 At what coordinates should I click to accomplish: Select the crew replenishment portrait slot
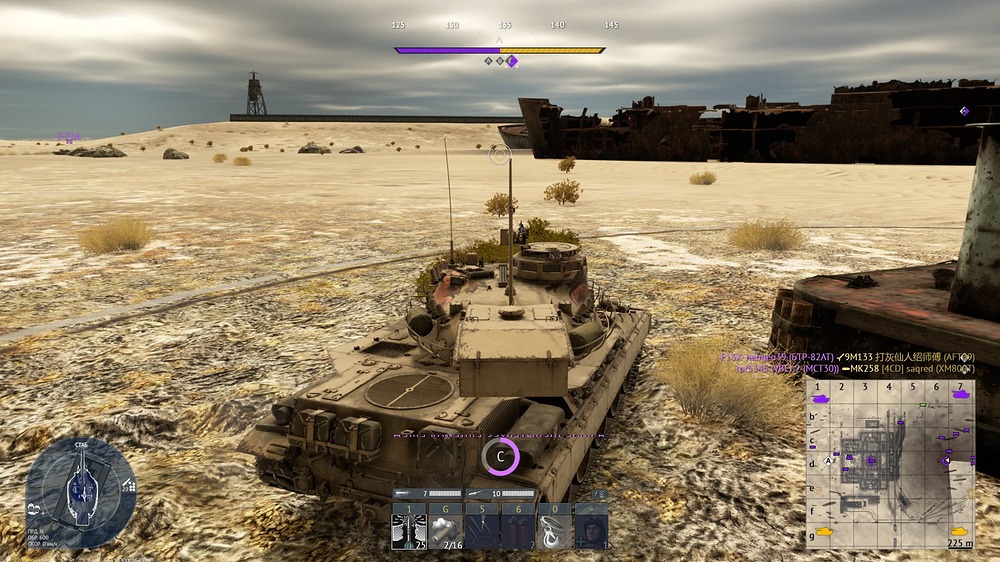point(591,530)
